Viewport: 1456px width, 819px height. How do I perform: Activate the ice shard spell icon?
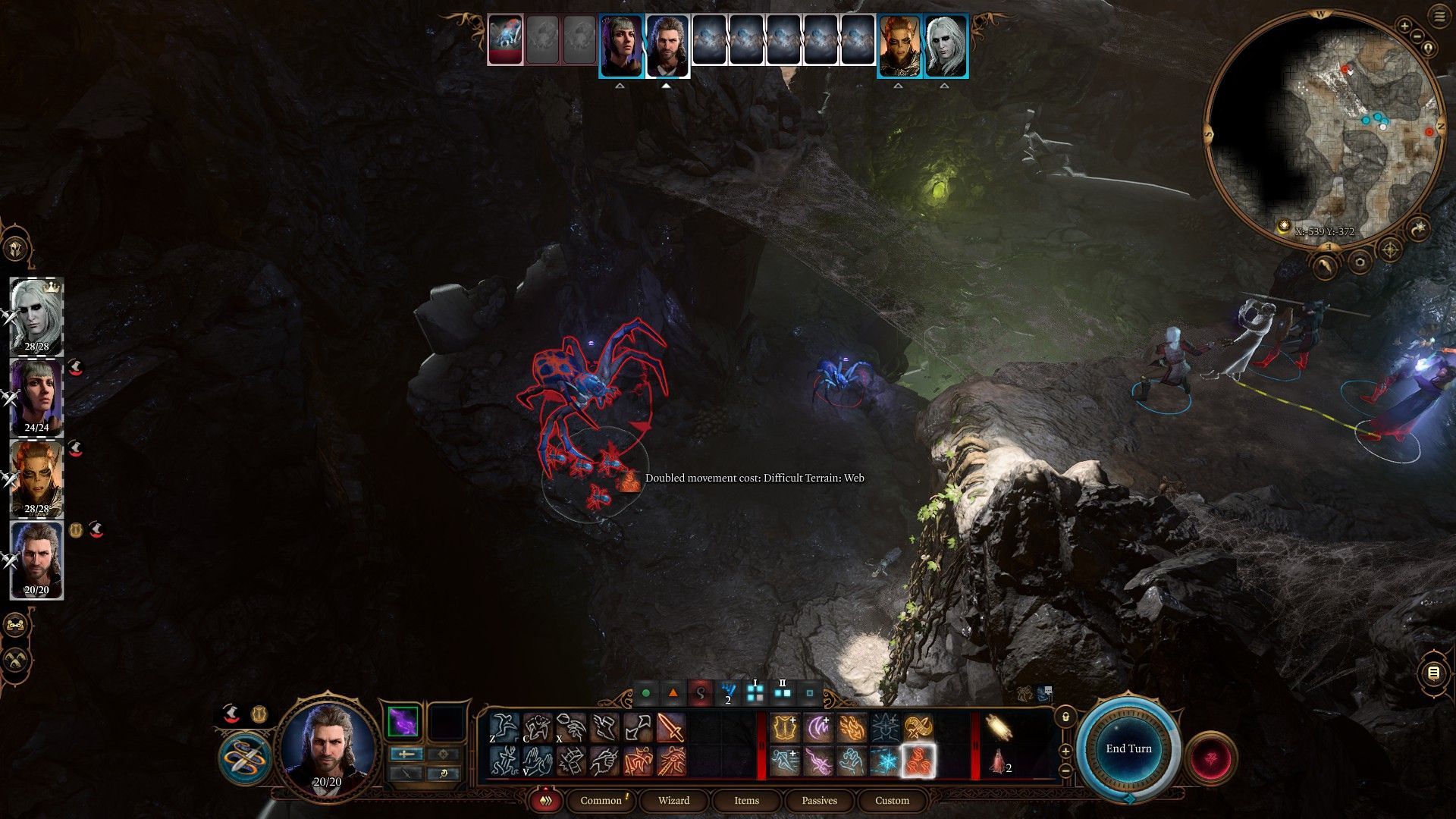tap(885, 761)
